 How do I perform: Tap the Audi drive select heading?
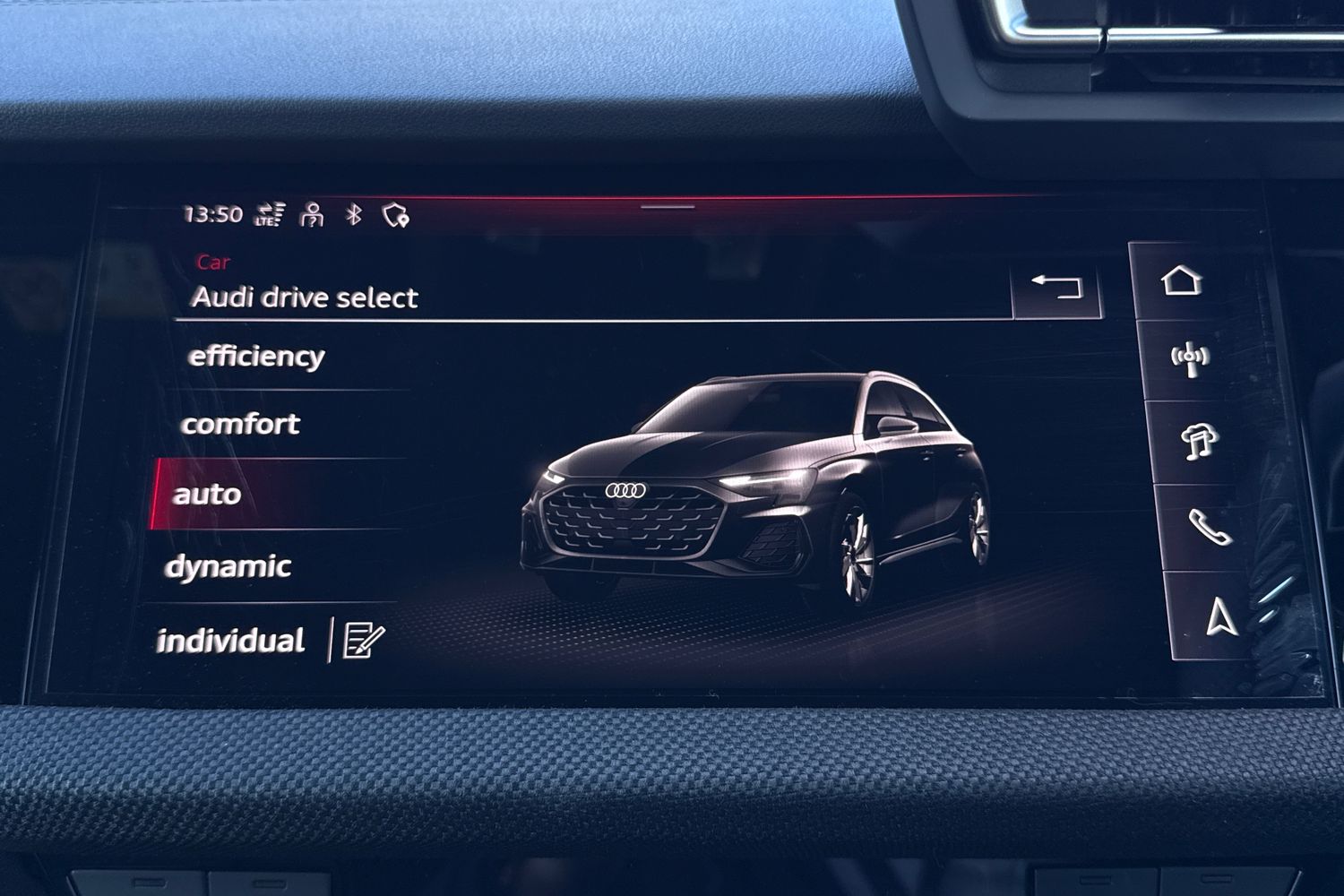[x=305, y=297]
